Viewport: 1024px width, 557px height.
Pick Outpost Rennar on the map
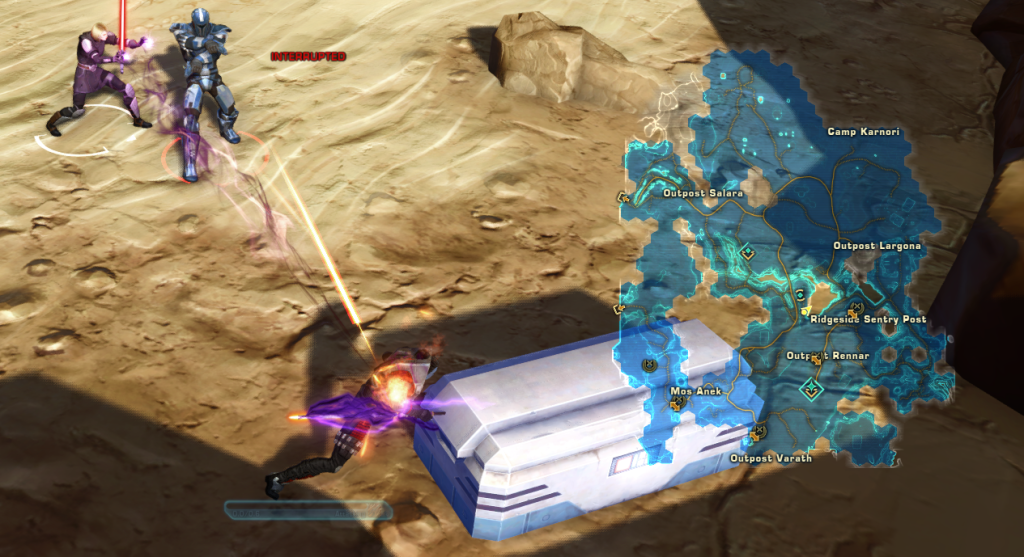(x=827, y=356)
